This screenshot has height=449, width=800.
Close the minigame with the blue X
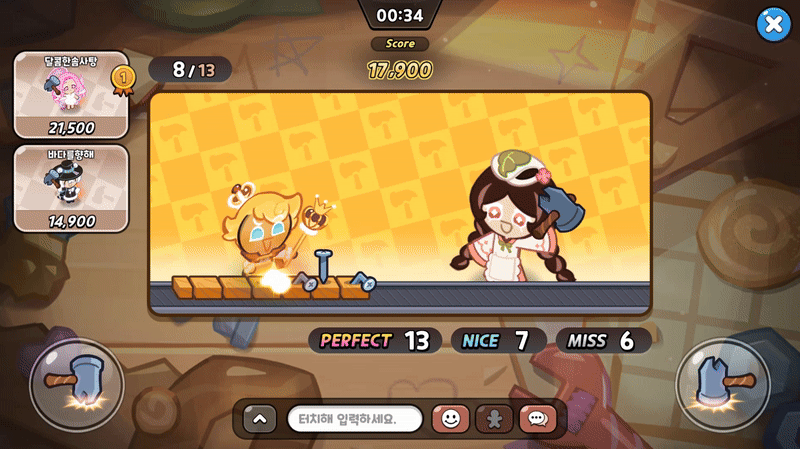(x=773, y=24)
